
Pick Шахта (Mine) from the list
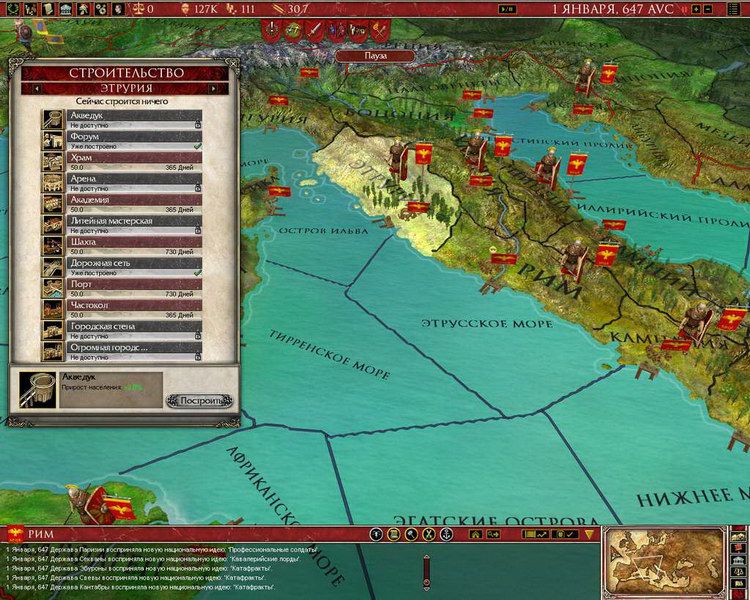(134, 242)
